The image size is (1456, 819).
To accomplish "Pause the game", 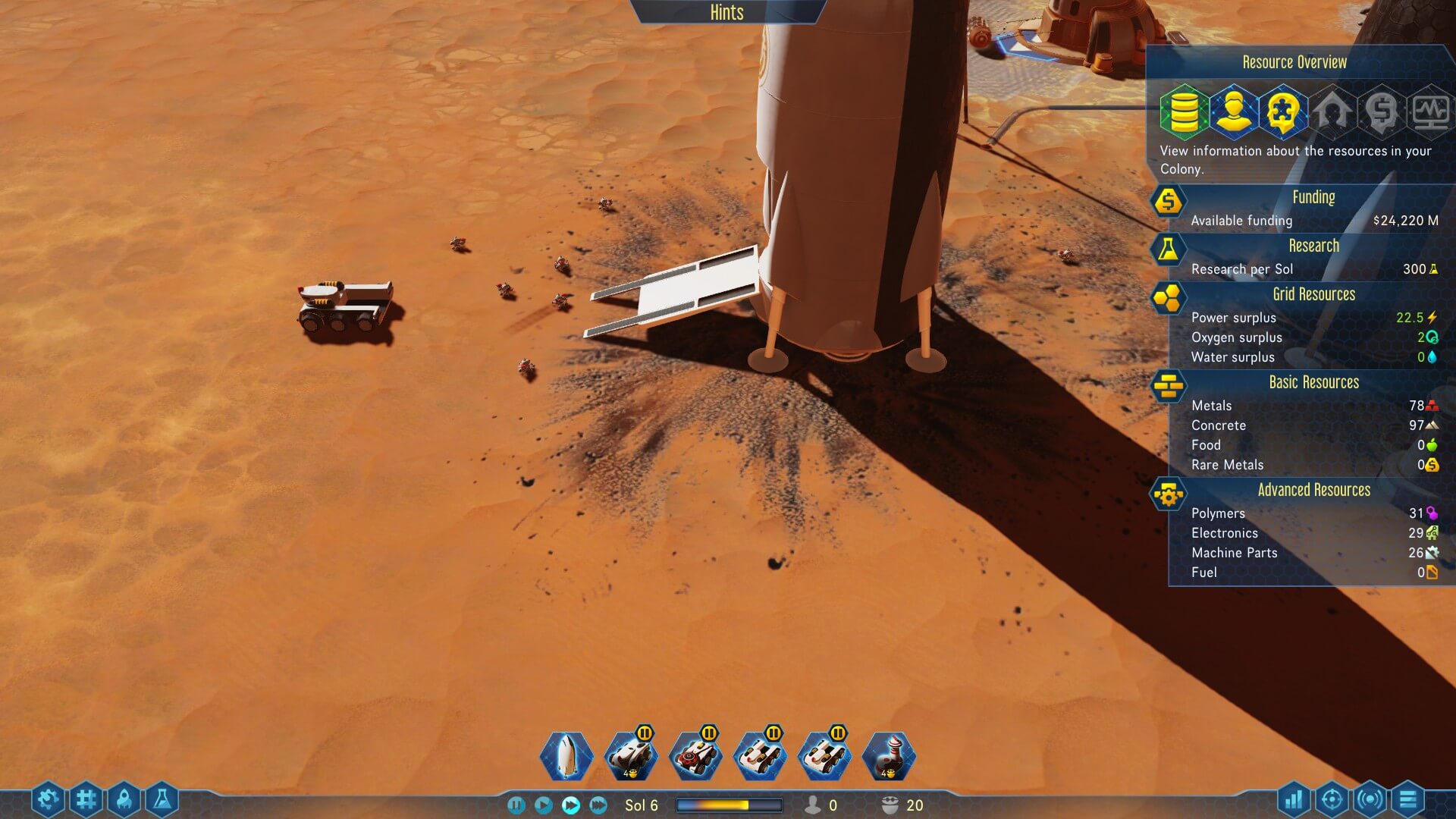I will coord(516,805).
